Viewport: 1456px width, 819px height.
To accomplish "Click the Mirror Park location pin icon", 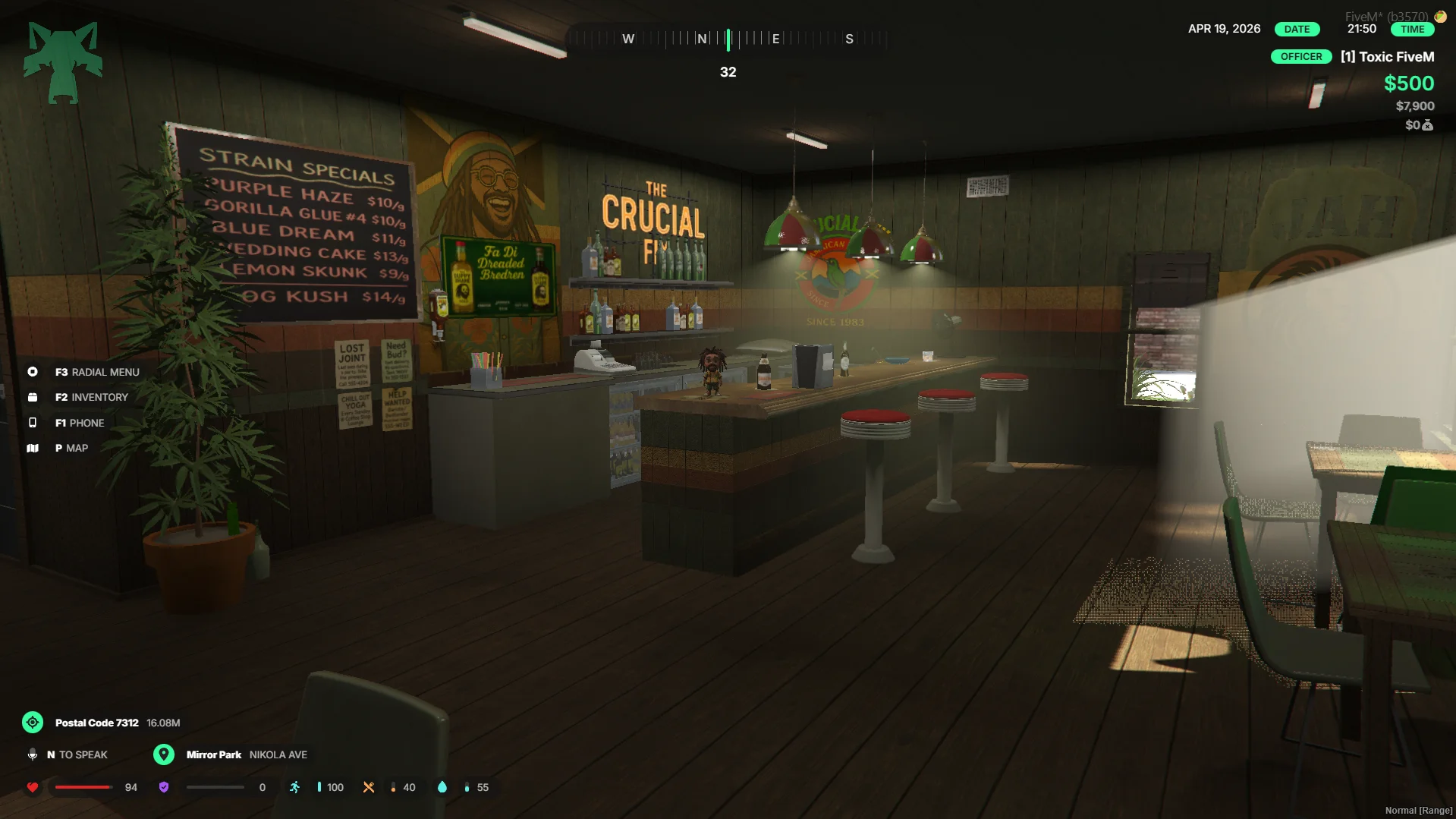I will click(163, 754).
